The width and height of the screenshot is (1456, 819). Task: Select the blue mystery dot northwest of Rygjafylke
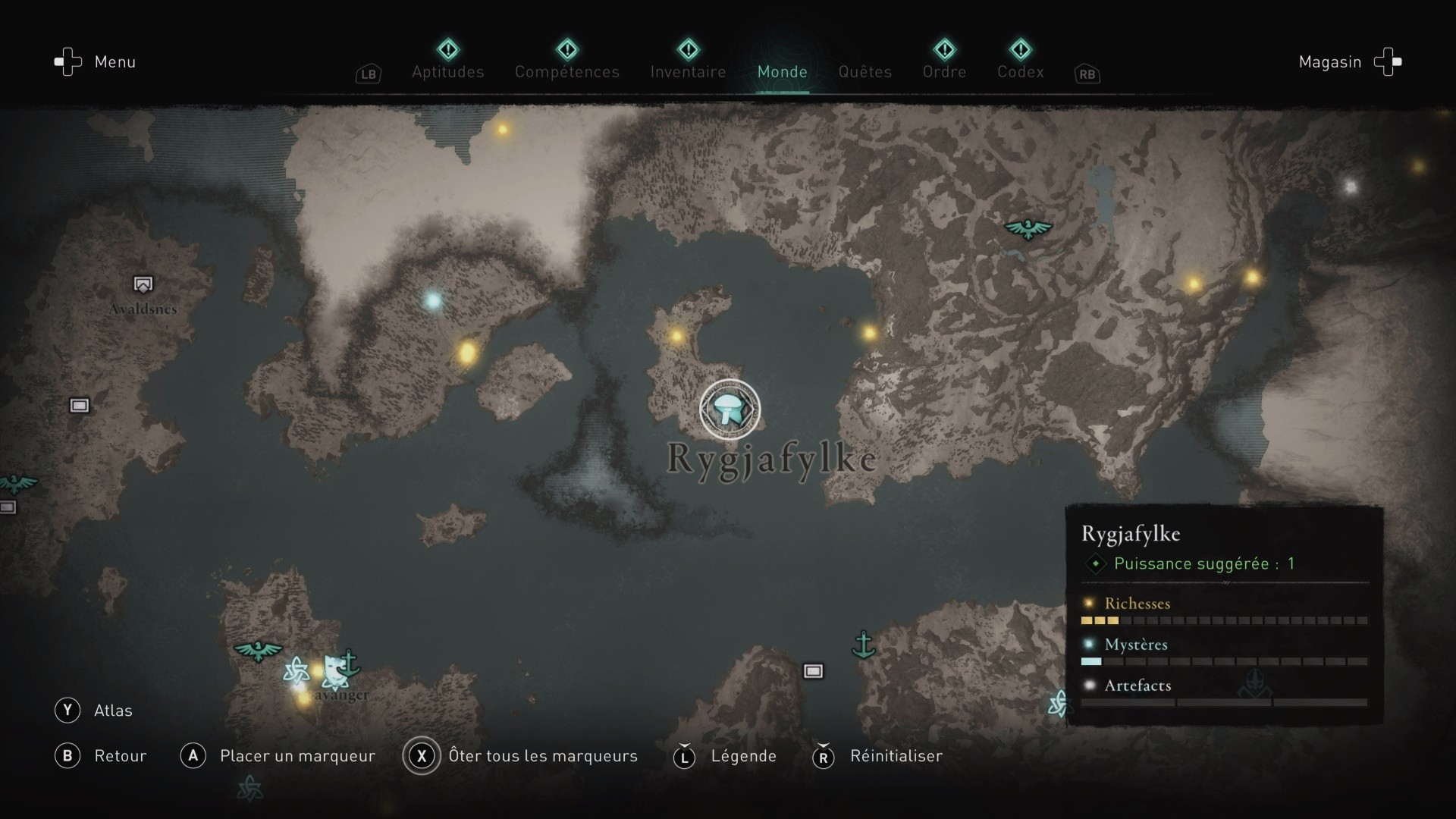point(435,301)
